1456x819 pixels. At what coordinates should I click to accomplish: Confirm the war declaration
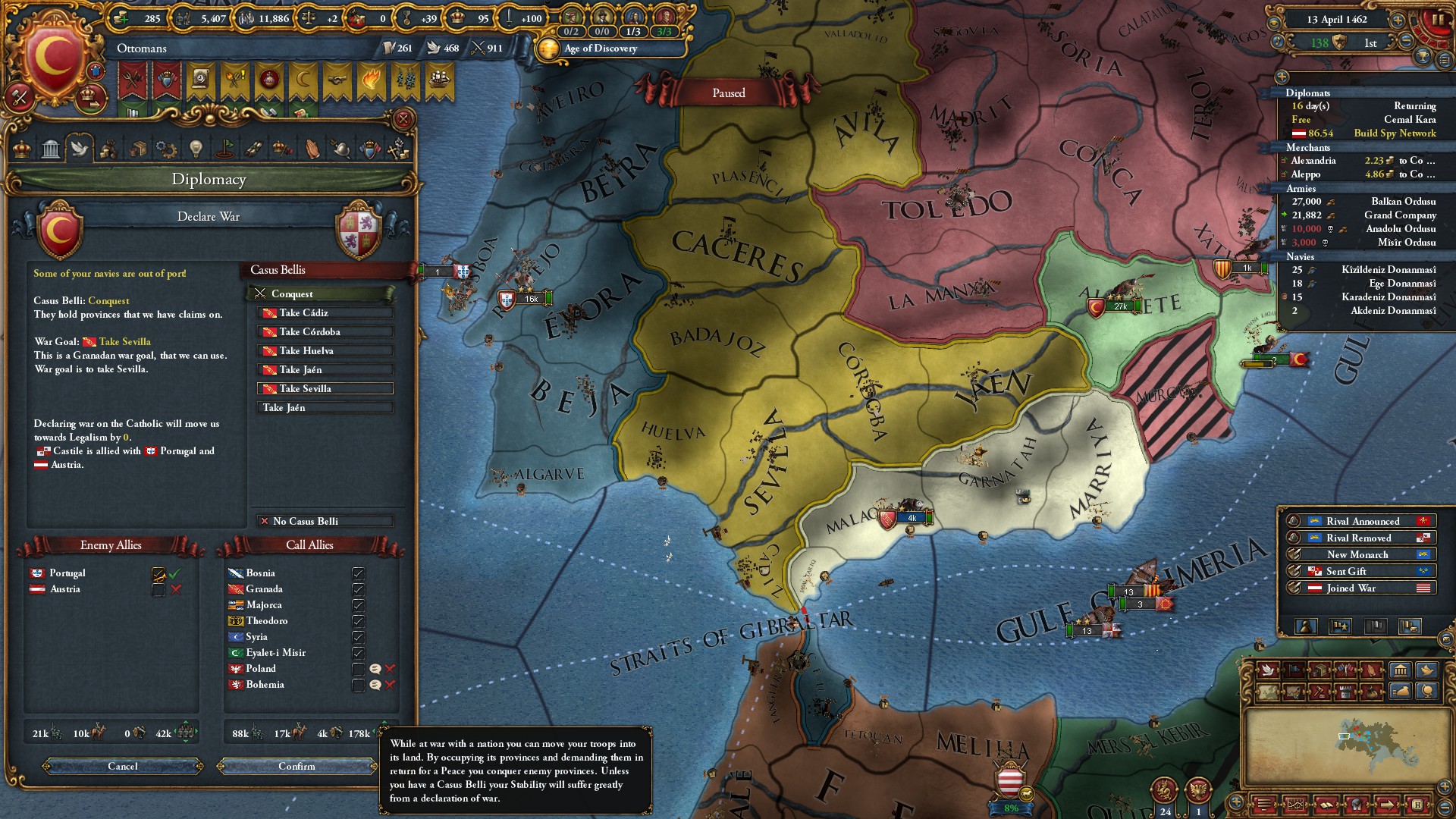click(x=297, y=767)
